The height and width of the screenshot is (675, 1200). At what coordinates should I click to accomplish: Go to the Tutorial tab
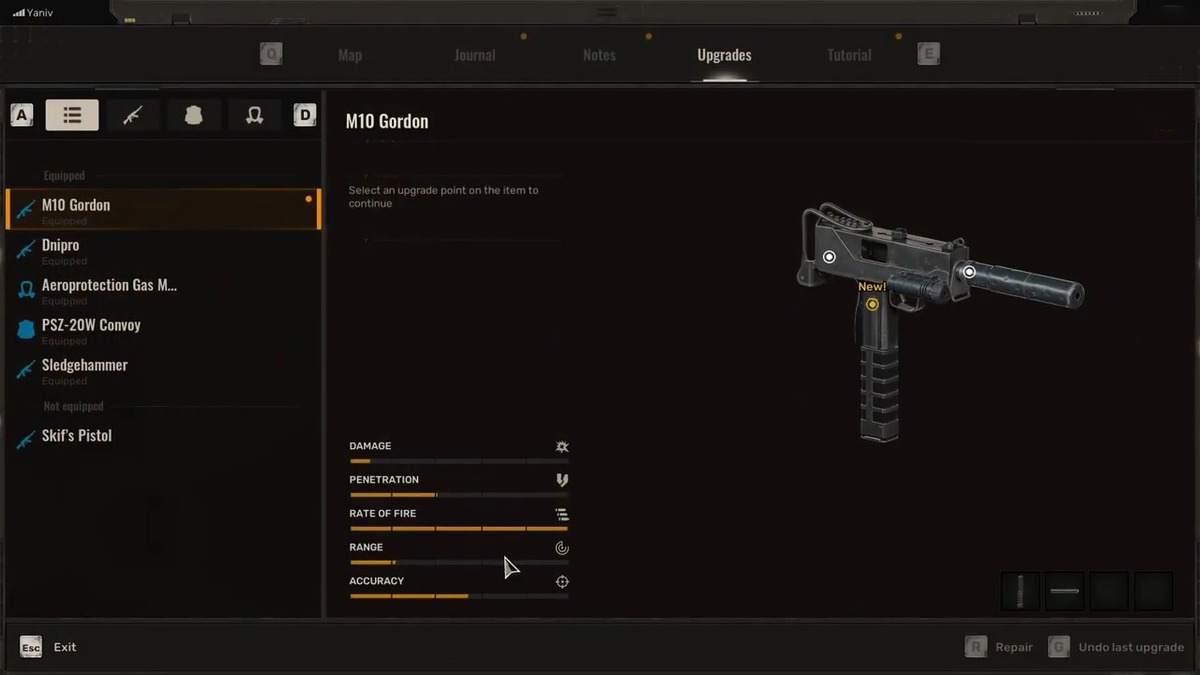(x=849, y=55)
